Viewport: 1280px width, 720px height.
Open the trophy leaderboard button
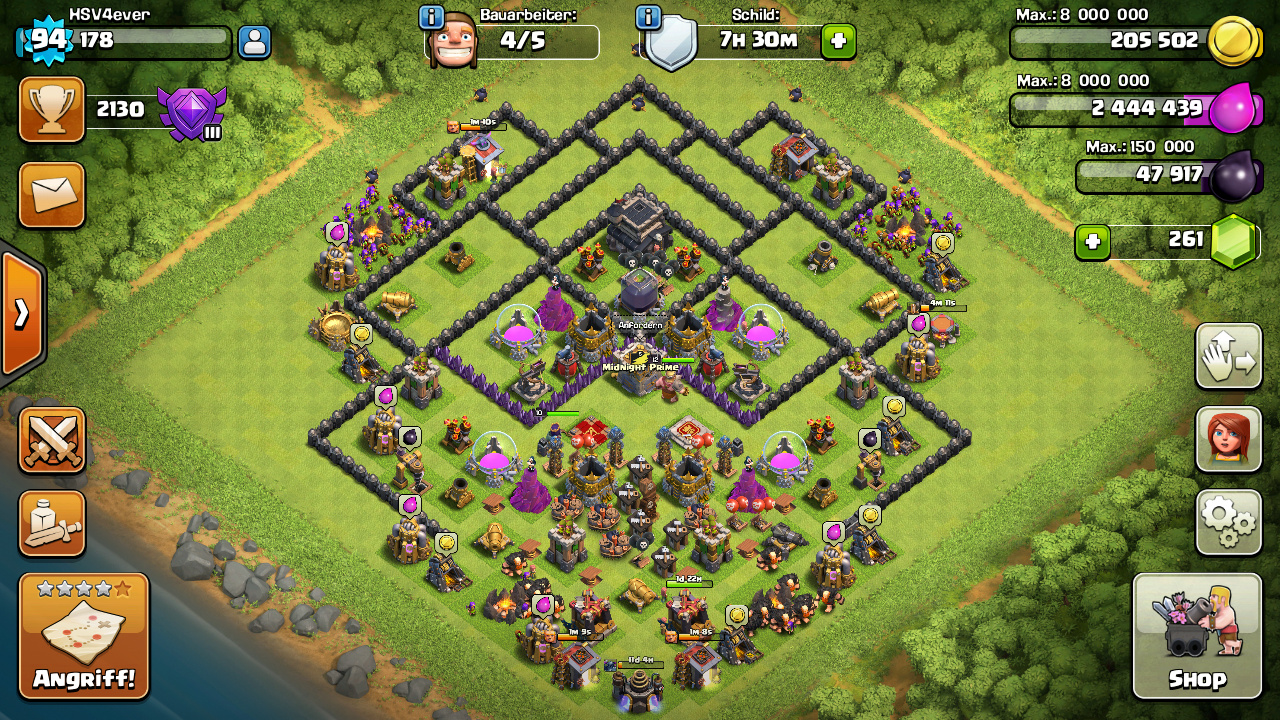pos(51,110)
